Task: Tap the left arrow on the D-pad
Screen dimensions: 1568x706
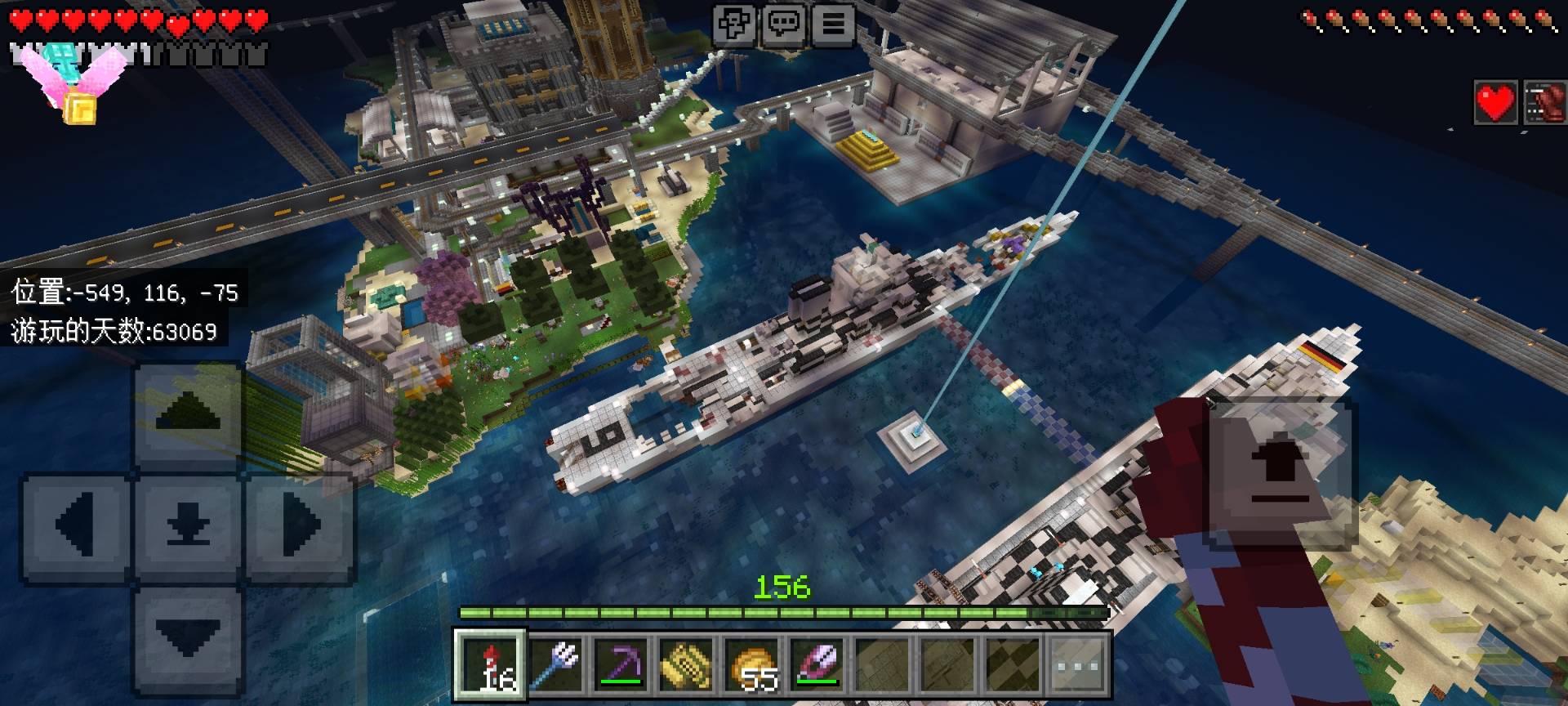Action: click(x=78, y=525)
